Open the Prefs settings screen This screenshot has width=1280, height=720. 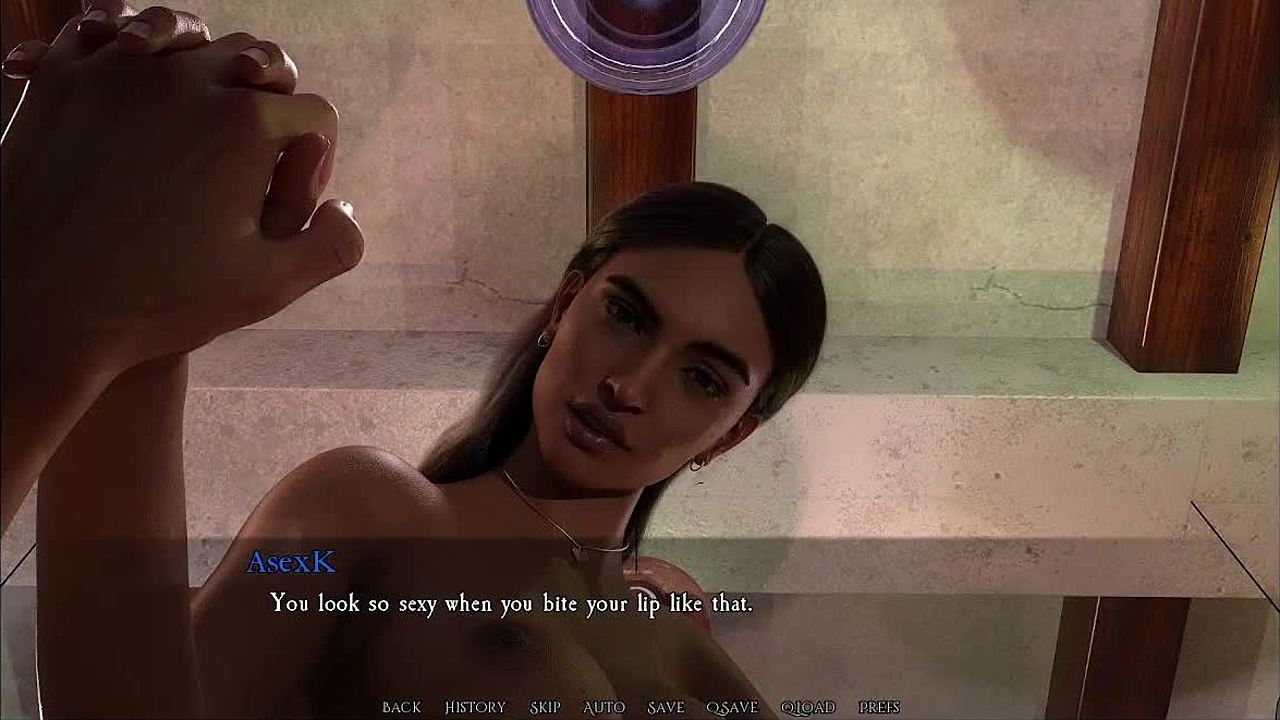(x=879, y=707)
